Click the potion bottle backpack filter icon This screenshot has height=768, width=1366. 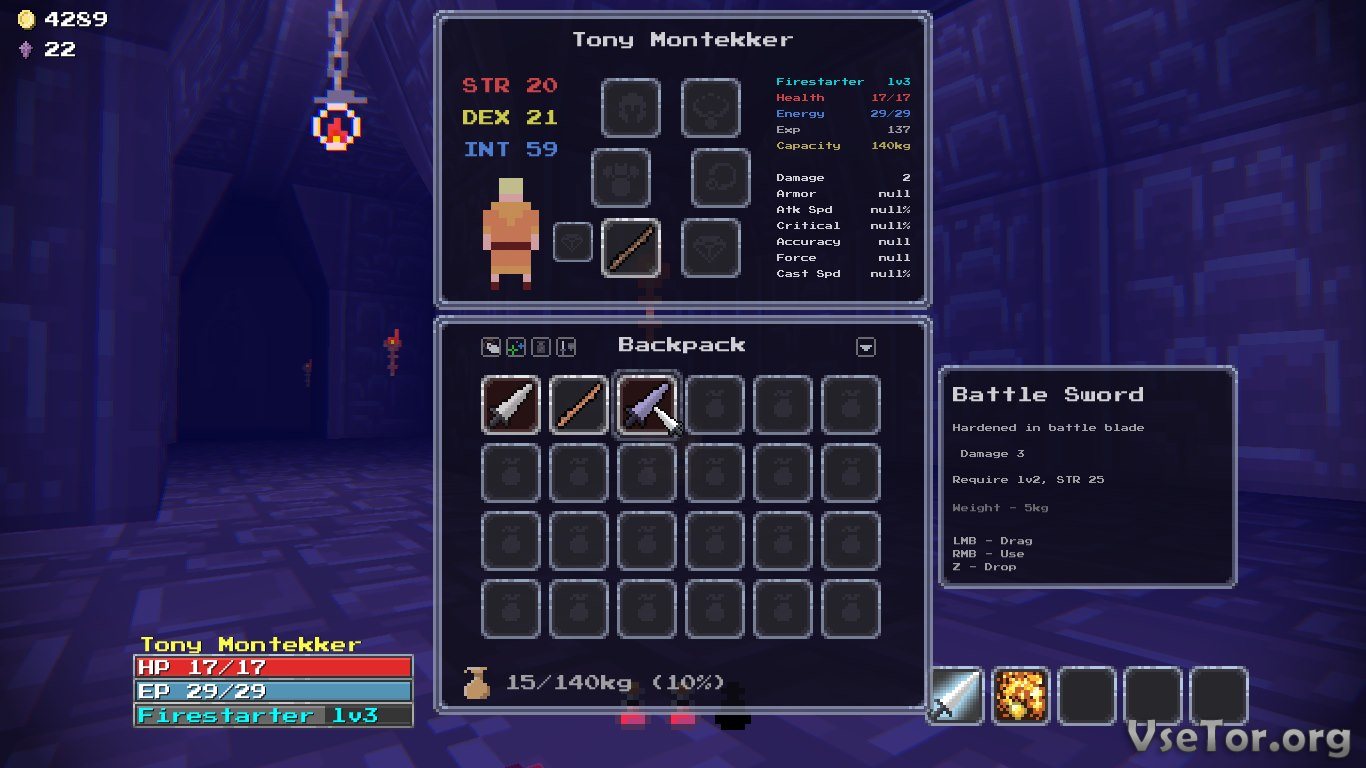541,347
